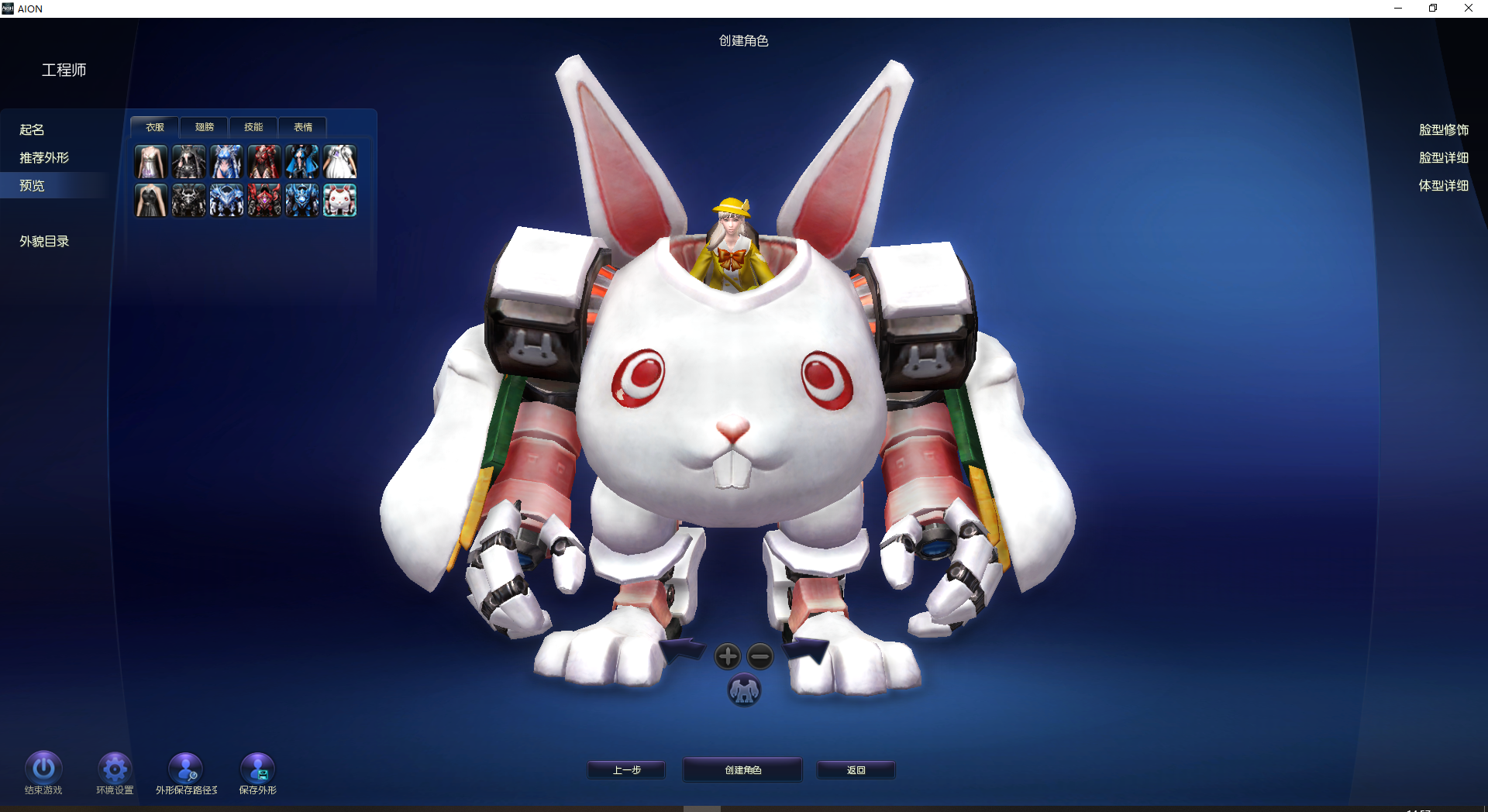This screenshot has height=812, width=1488.
Task: Open 脸型修饰 face decoration options
Action: pyautogui.click(x=1443, y=130)
